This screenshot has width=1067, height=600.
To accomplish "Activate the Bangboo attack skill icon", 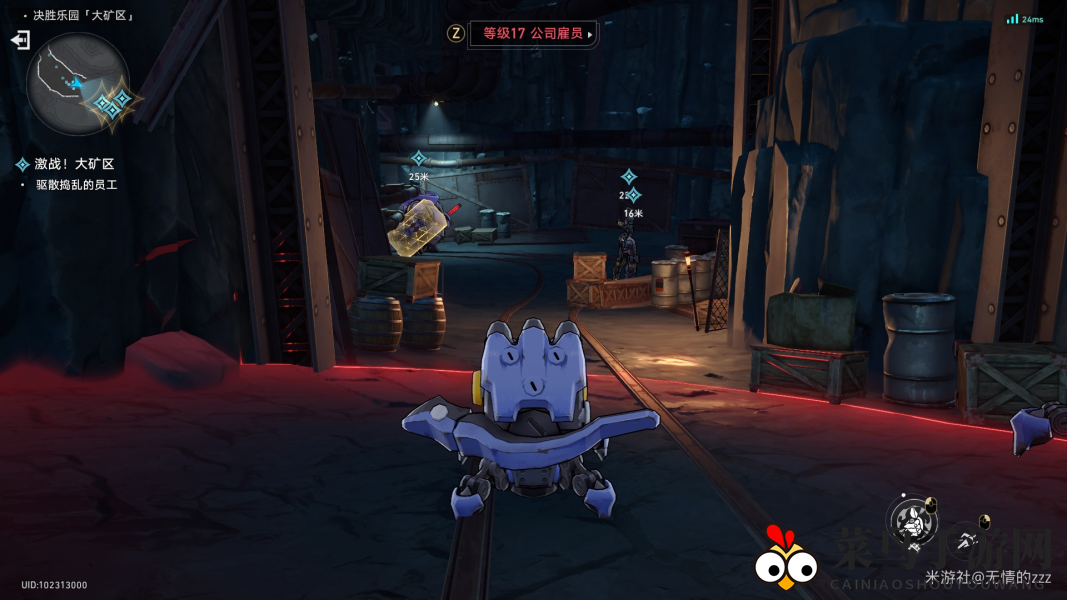I will click(x=912, y=520).
